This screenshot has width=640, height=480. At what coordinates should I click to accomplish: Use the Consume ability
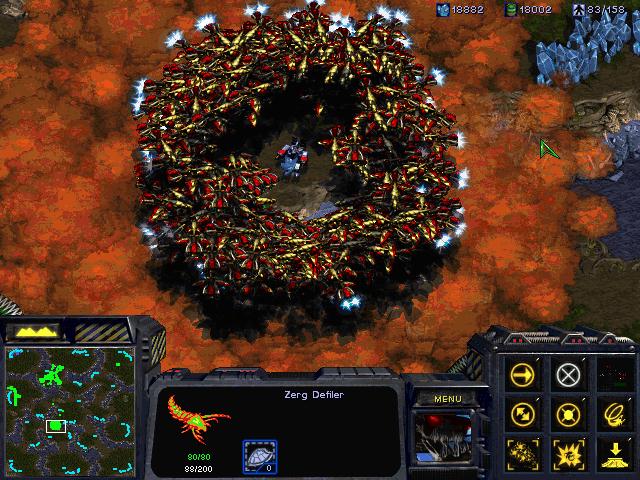(612, 413)
